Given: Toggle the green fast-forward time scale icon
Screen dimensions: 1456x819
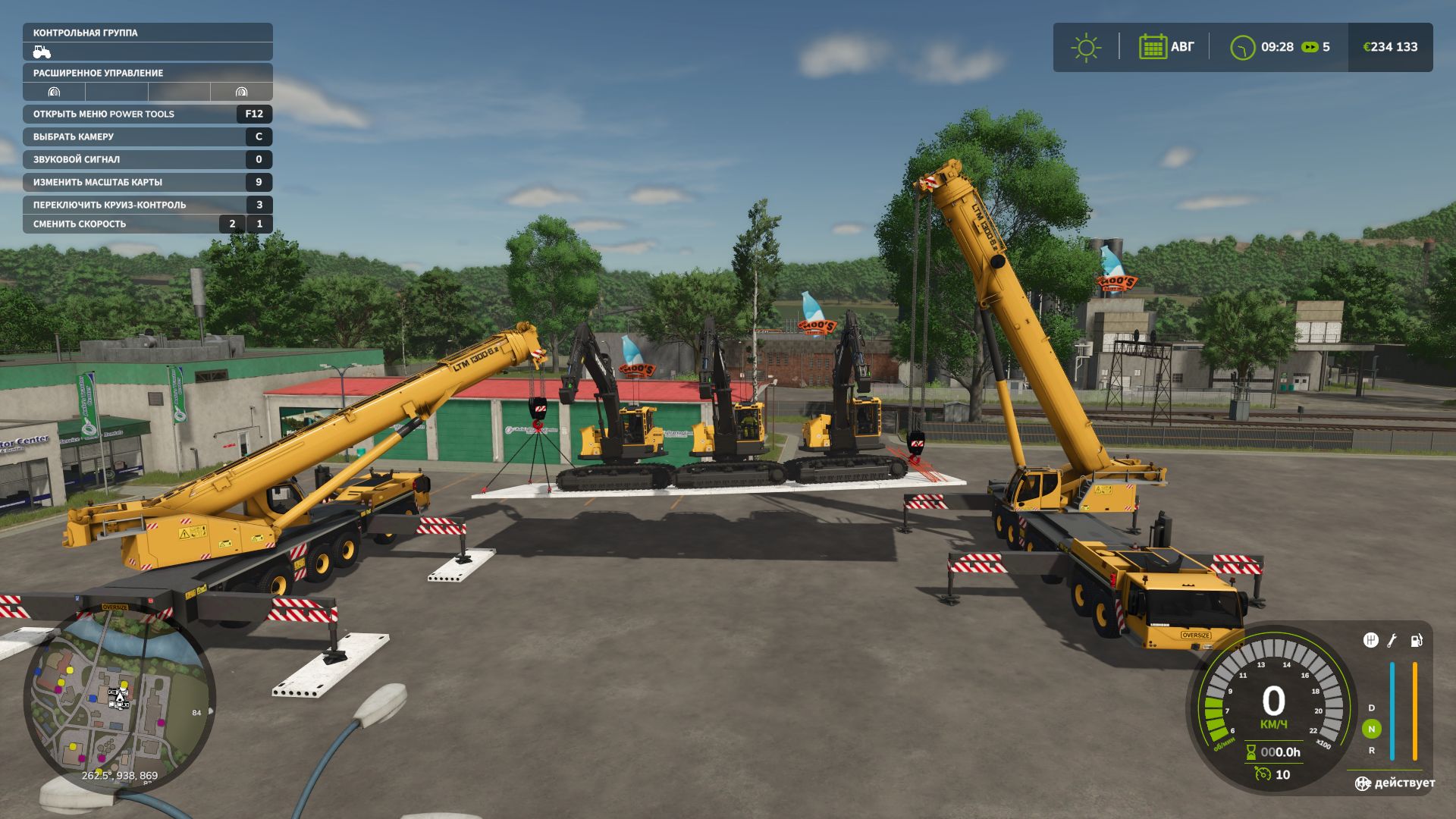Looking at the screenshot, I should point(1310,47).
